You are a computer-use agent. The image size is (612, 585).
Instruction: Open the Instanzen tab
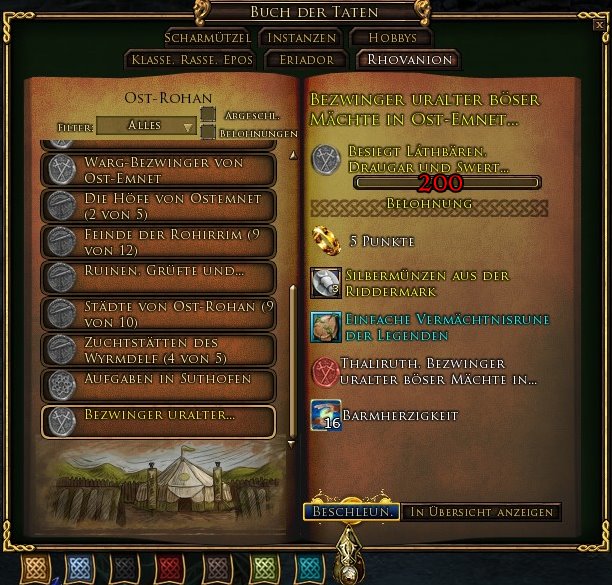coord(301,38)
